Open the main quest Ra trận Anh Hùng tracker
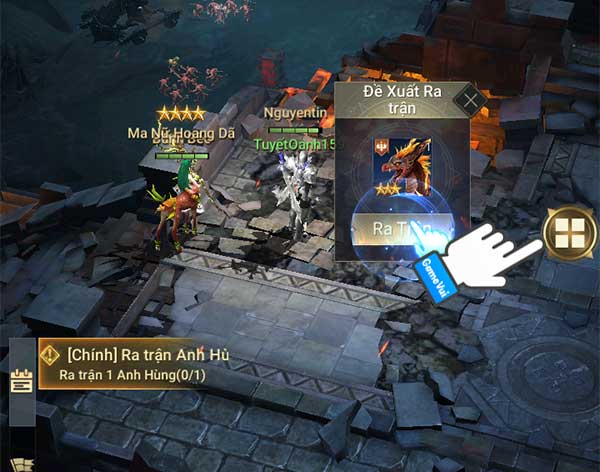Image resolution: width=600 pixels, height=472 pixels. click(140, 364)
